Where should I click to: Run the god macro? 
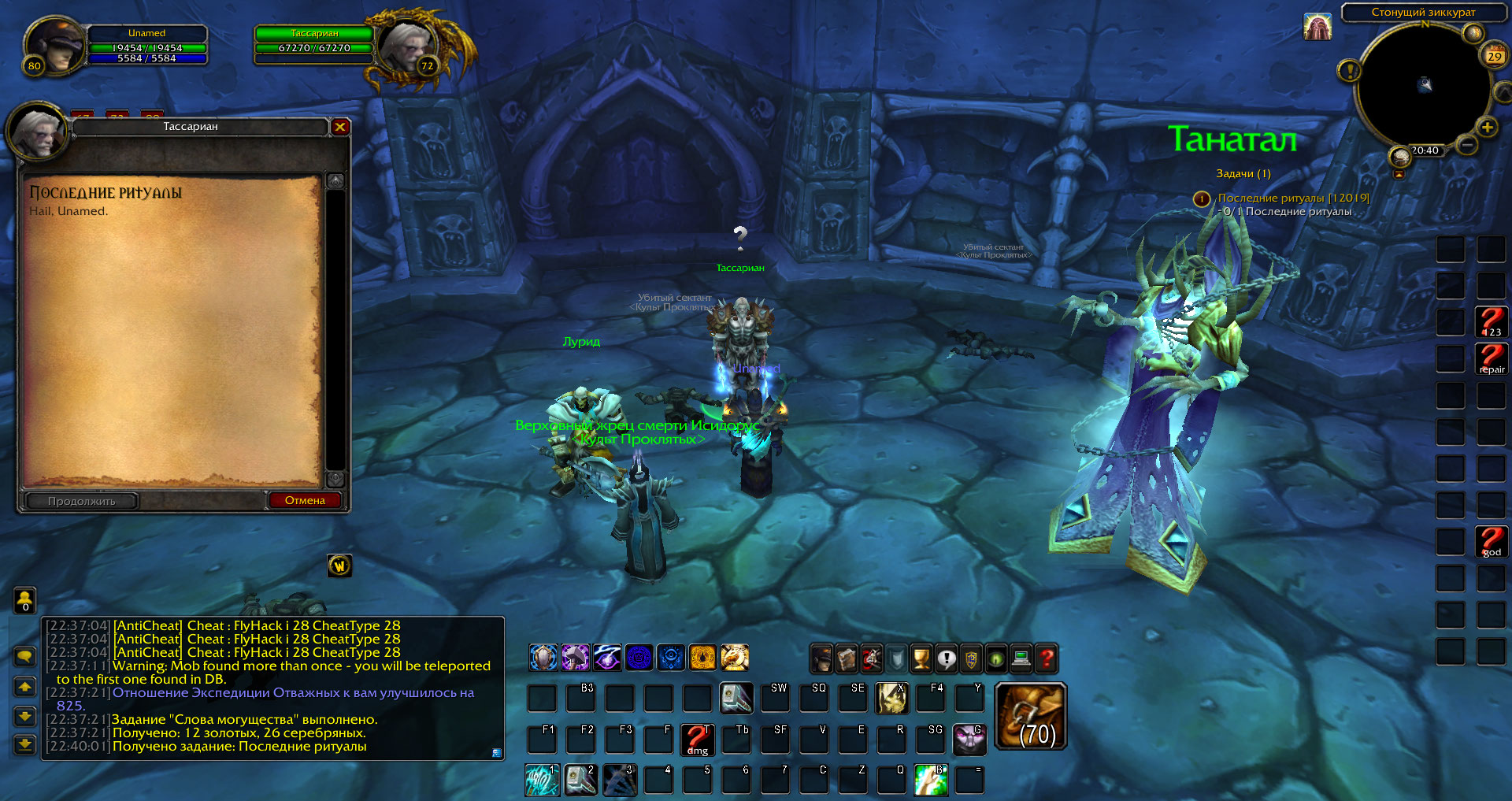point(1492,542)
